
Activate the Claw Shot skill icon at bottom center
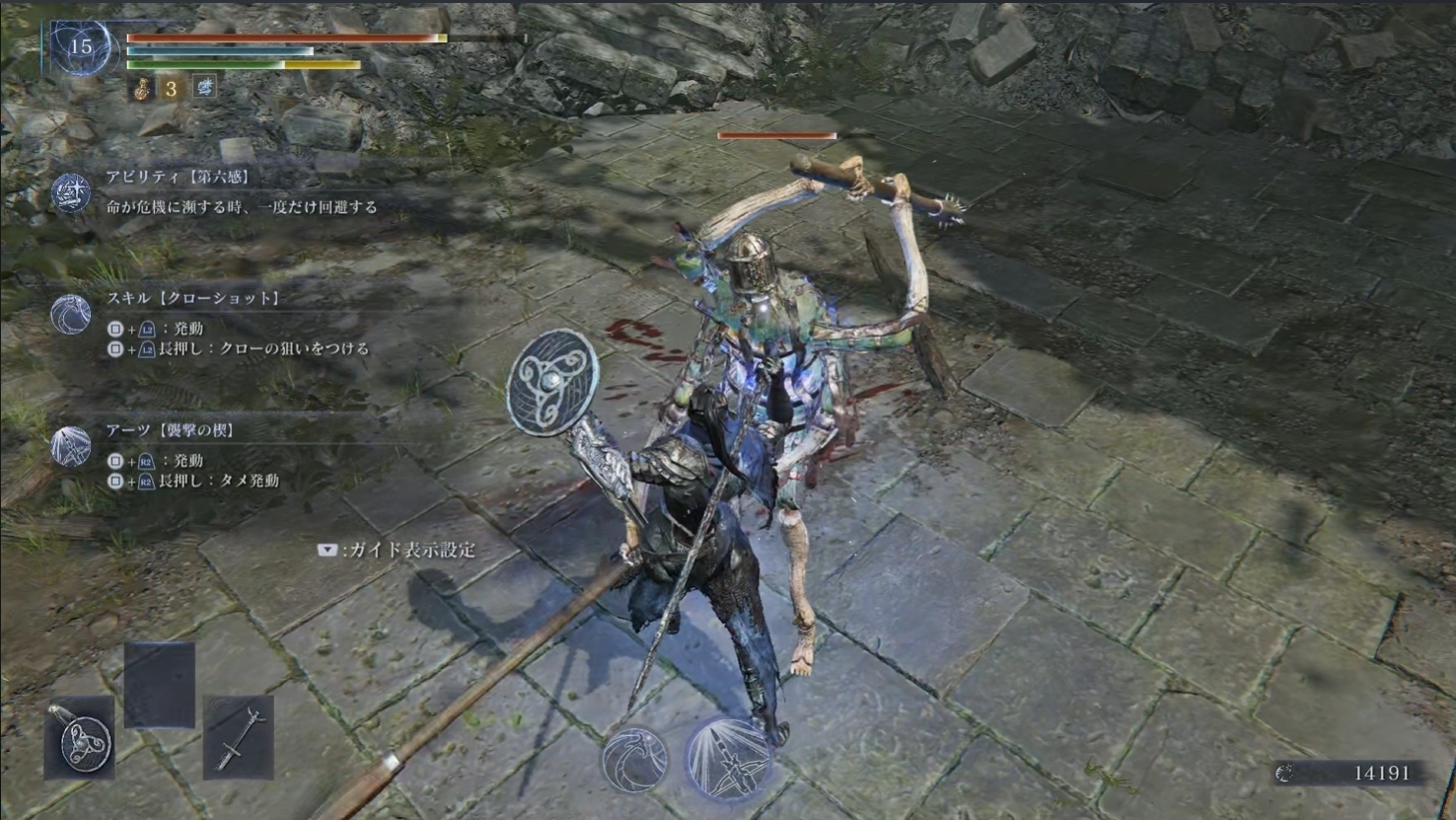(x=634, y=760)
